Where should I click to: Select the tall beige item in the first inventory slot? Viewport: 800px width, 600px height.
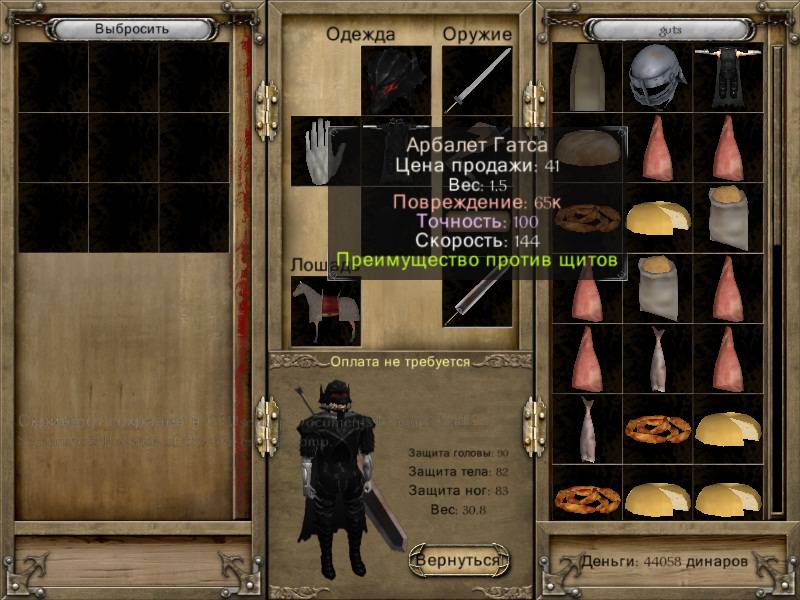(x=588, y=78)
